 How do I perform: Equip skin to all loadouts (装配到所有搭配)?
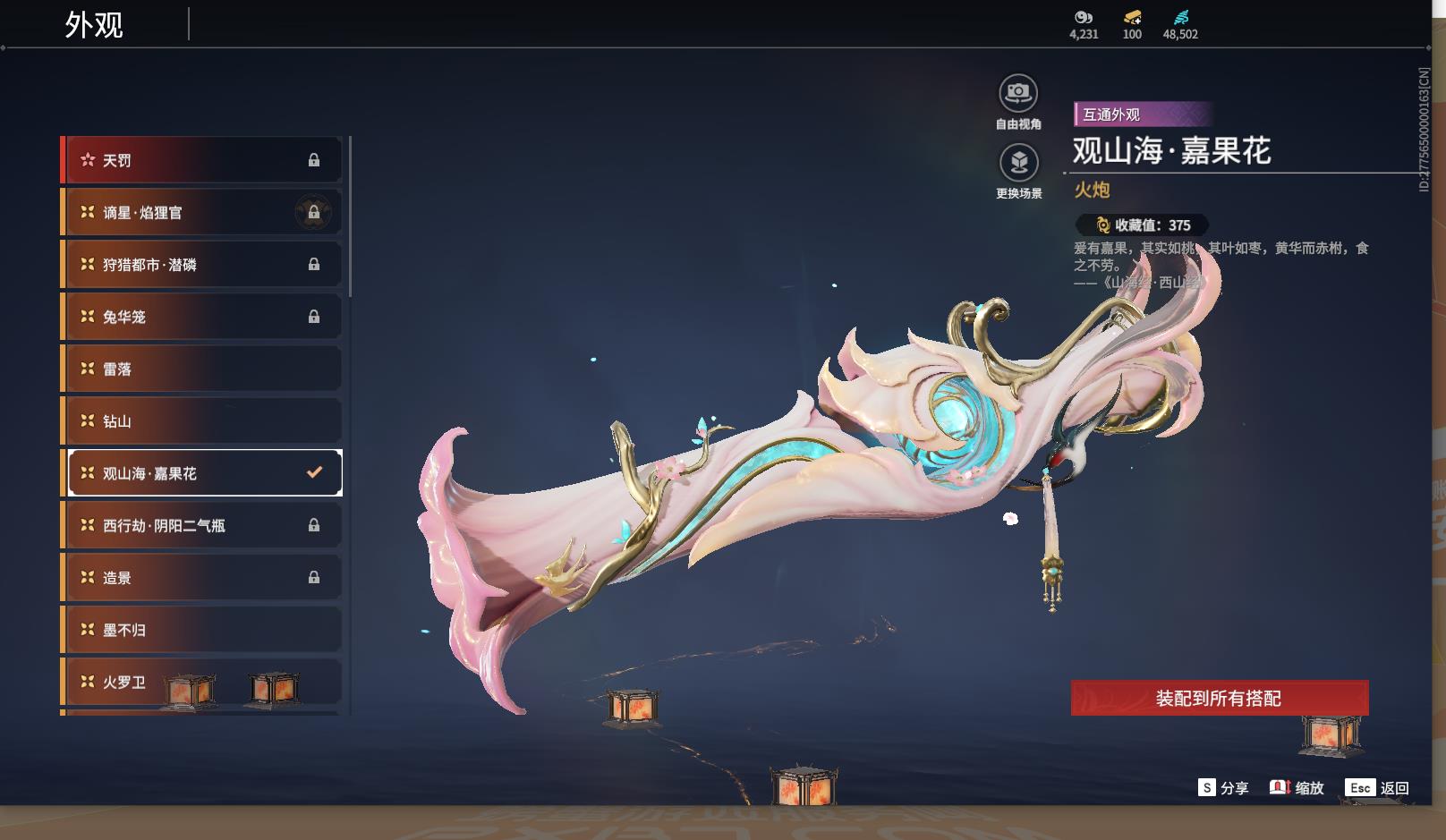coord(1219,698)
